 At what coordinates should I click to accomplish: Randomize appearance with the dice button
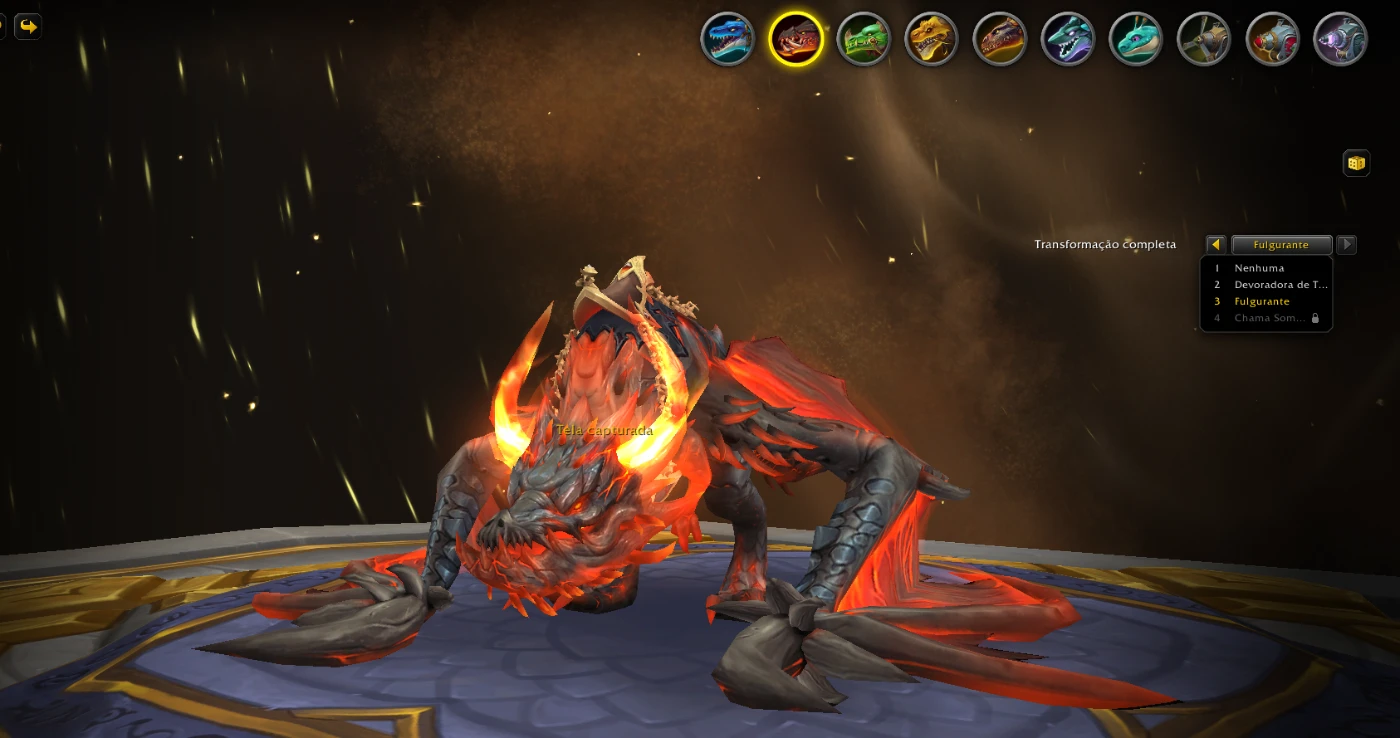click(x=1356, y=163)
